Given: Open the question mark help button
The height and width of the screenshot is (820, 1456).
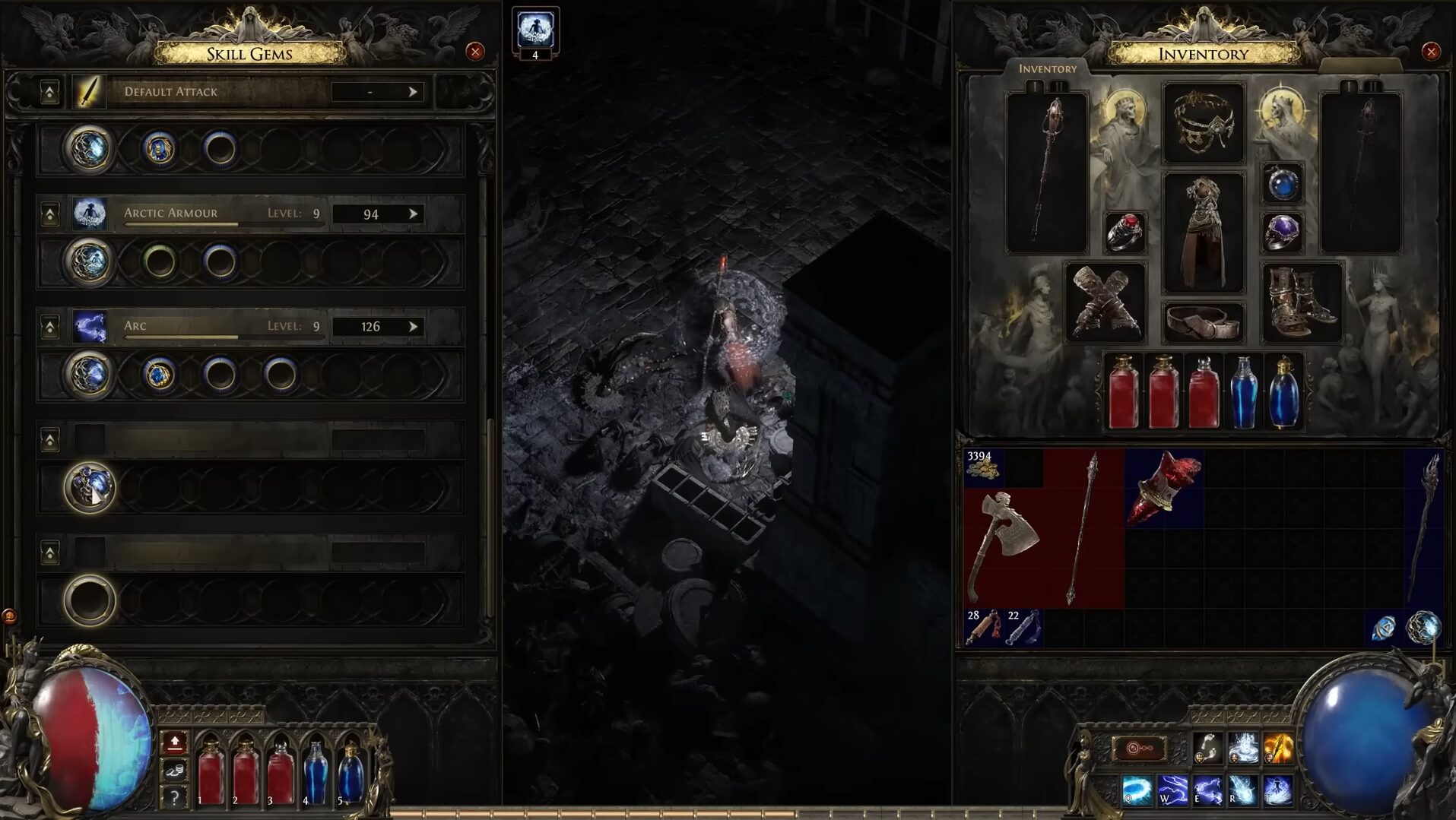Looking at the screenshot, I should pyautogui.click(x=174, y=797).
